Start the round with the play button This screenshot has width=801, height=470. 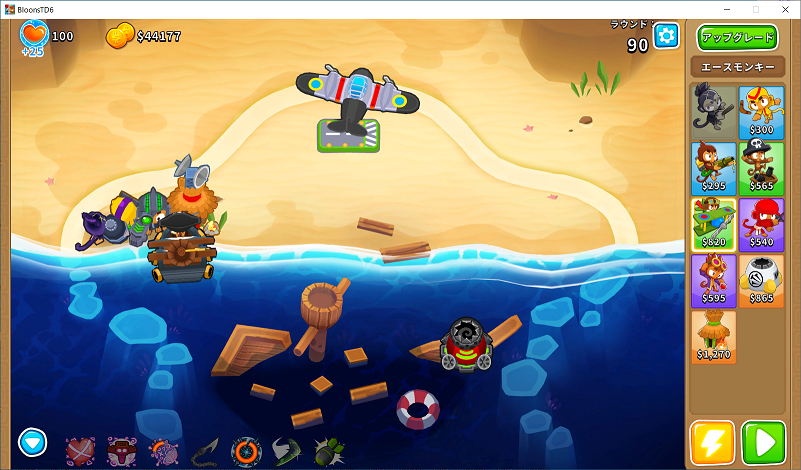pos(763,442)
